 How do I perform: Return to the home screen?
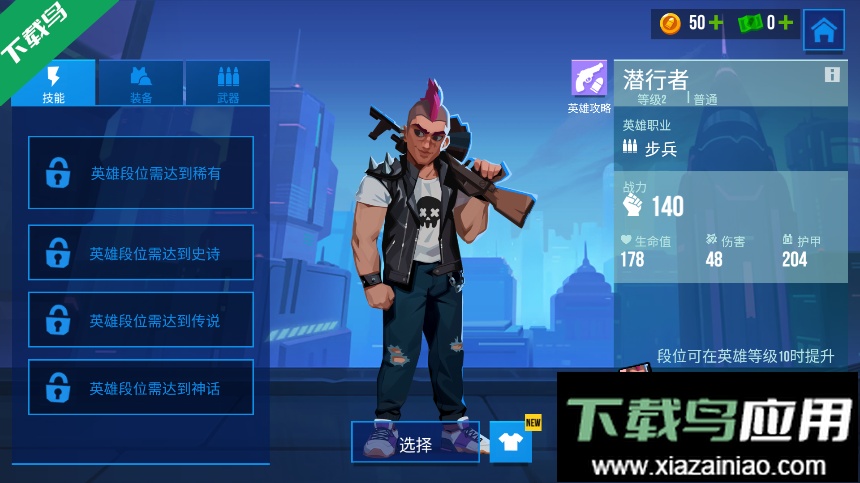(824, 30)
